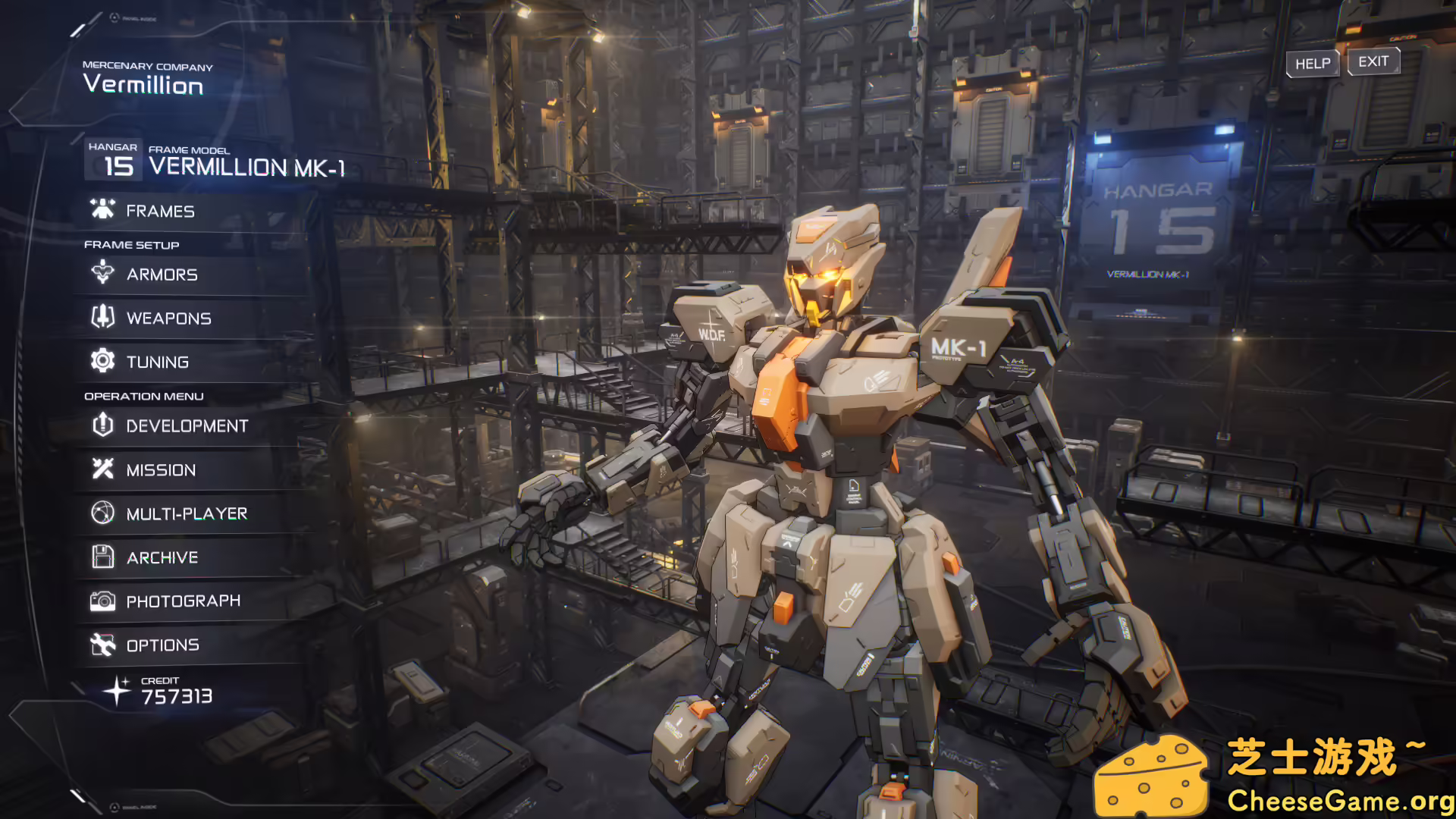
Task: Click the Help button
Action: (x=1312, y=64)
